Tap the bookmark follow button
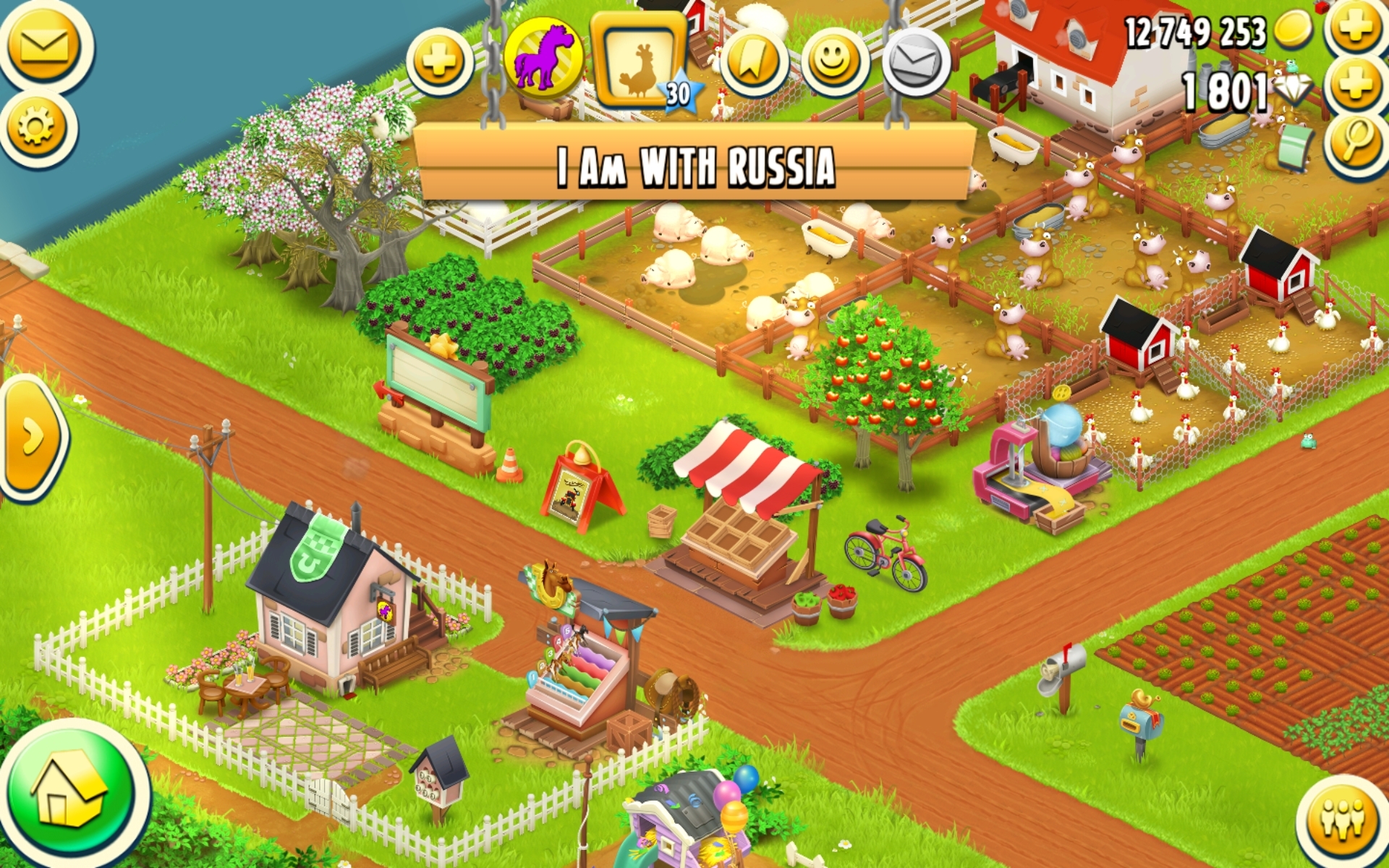This screenshot has width=1389, height=868. (x=752, y=63)
